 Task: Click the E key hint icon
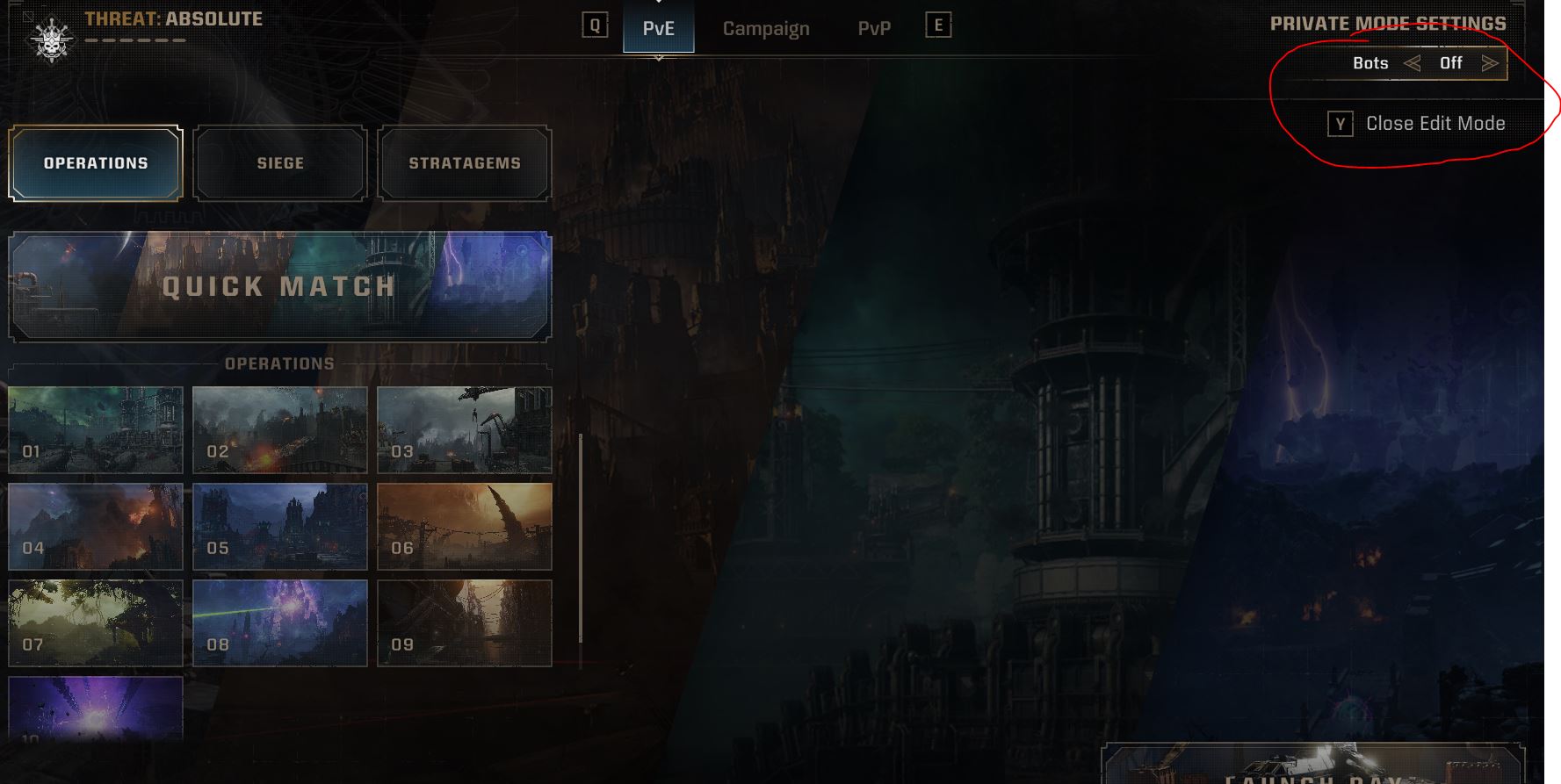click(x=939, y=25)
